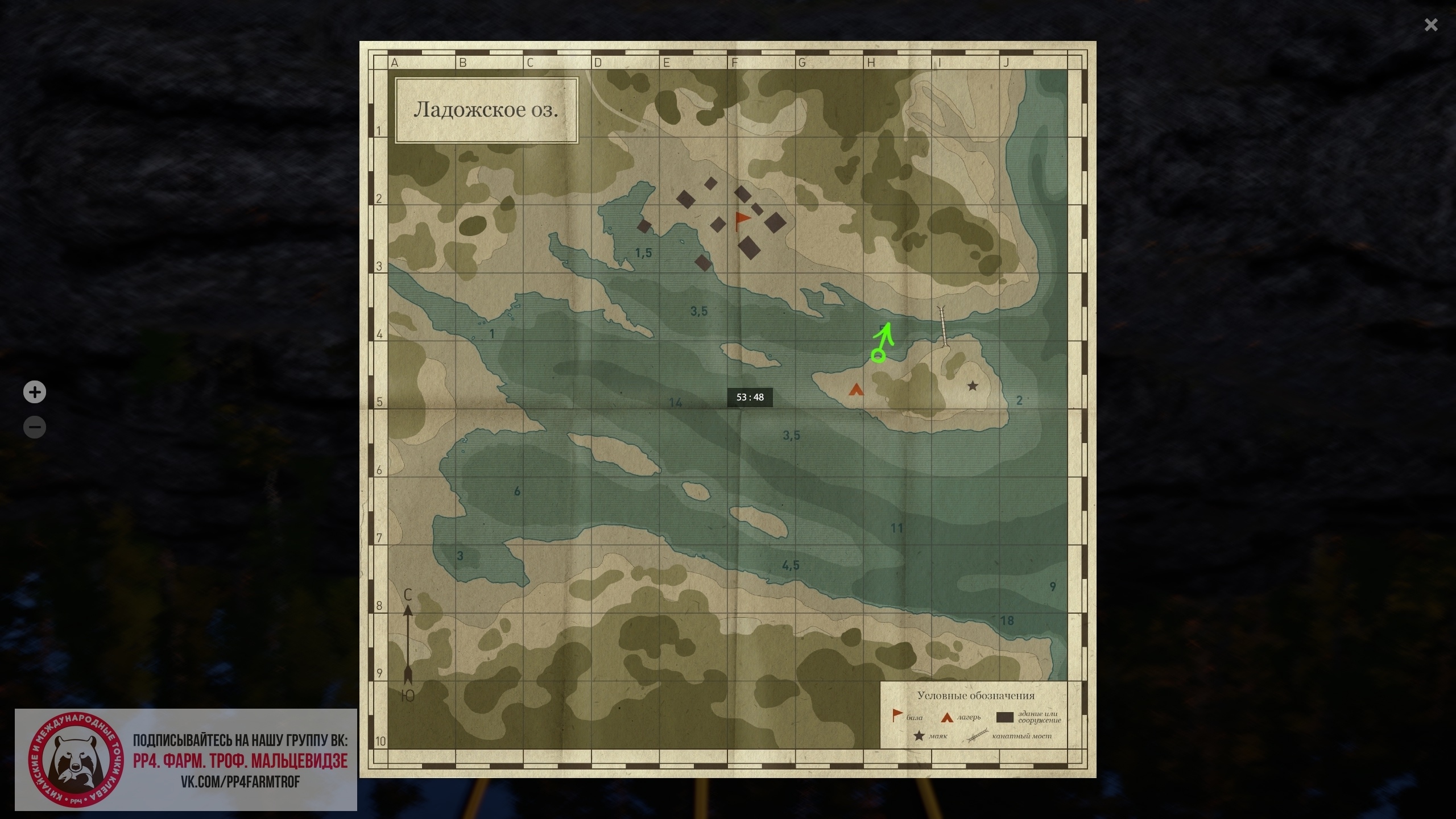Click the green circle spot marker
The height and width of the screenshot is (819, 1456).
[878, 357]
